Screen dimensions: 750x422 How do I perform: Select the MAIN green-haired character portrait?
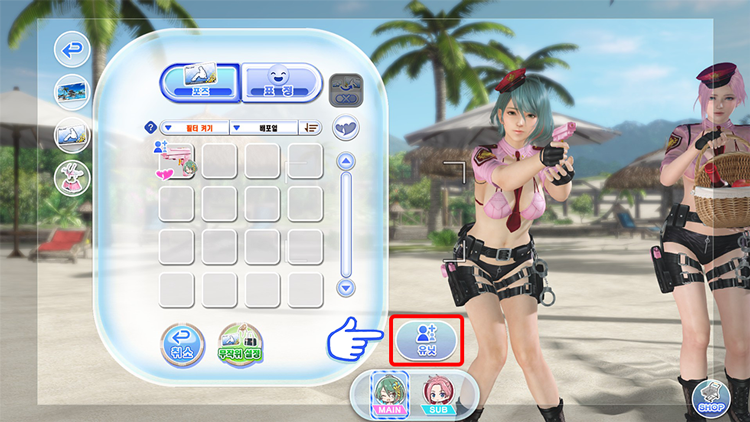386,394
